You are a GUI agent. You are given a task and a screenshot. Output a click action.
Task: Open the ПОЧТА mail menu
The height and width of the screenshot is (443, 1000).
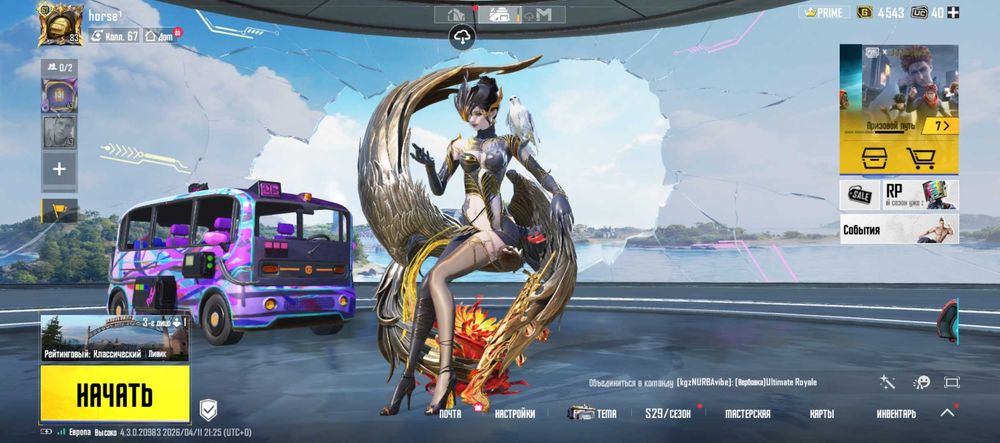[450, 414]
